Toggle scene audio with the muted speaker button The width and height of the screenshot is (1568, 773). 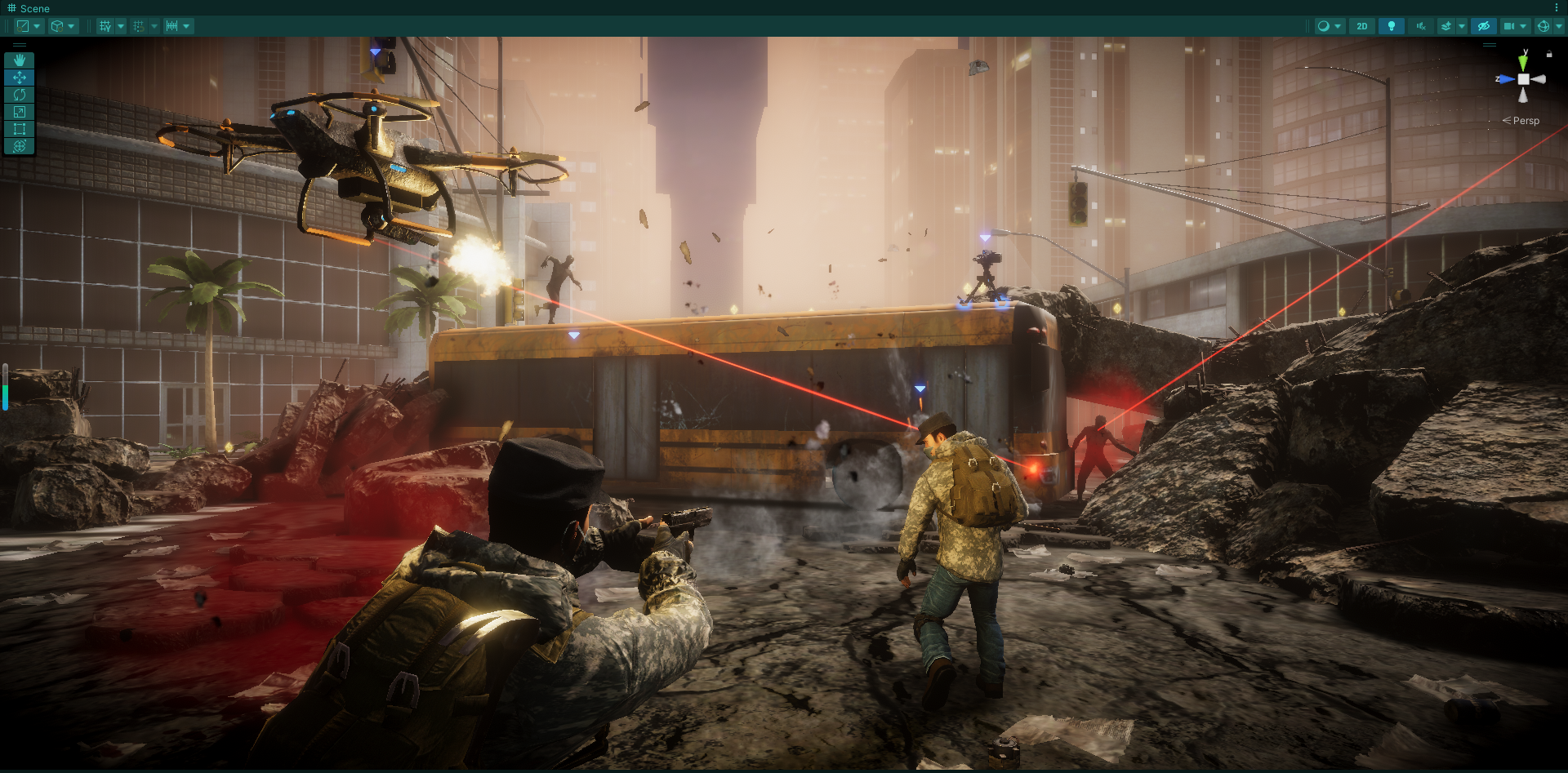(x=1421, y=26)
